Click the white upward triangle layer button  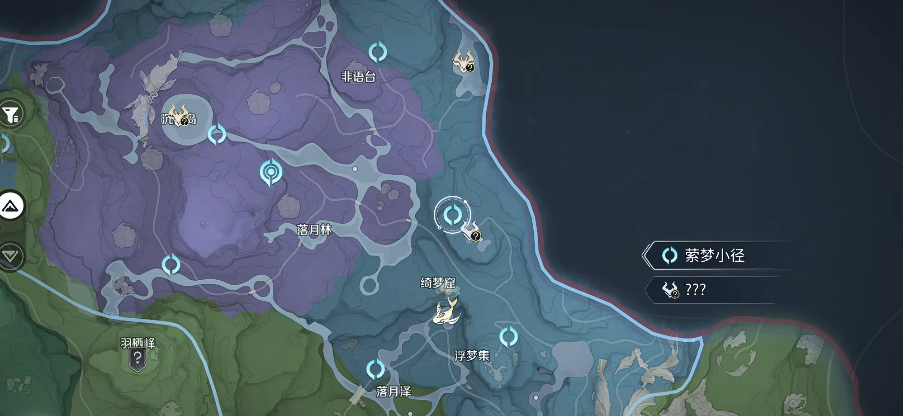pos(12,207)
